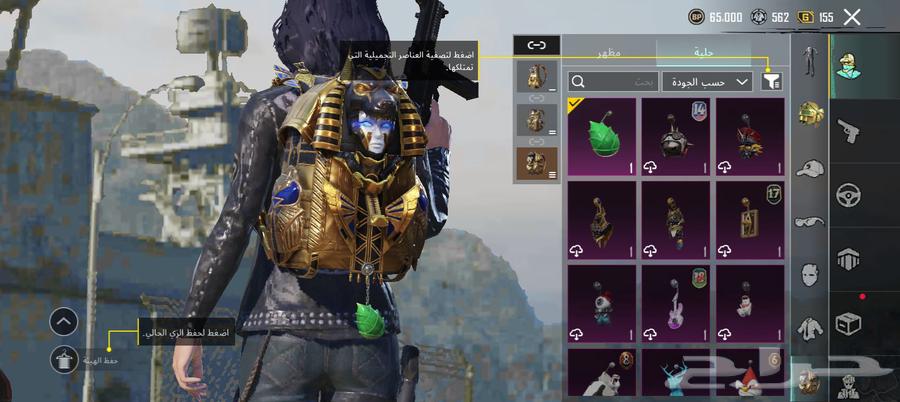
Task: Open the character avatar category
Action: 848,62
